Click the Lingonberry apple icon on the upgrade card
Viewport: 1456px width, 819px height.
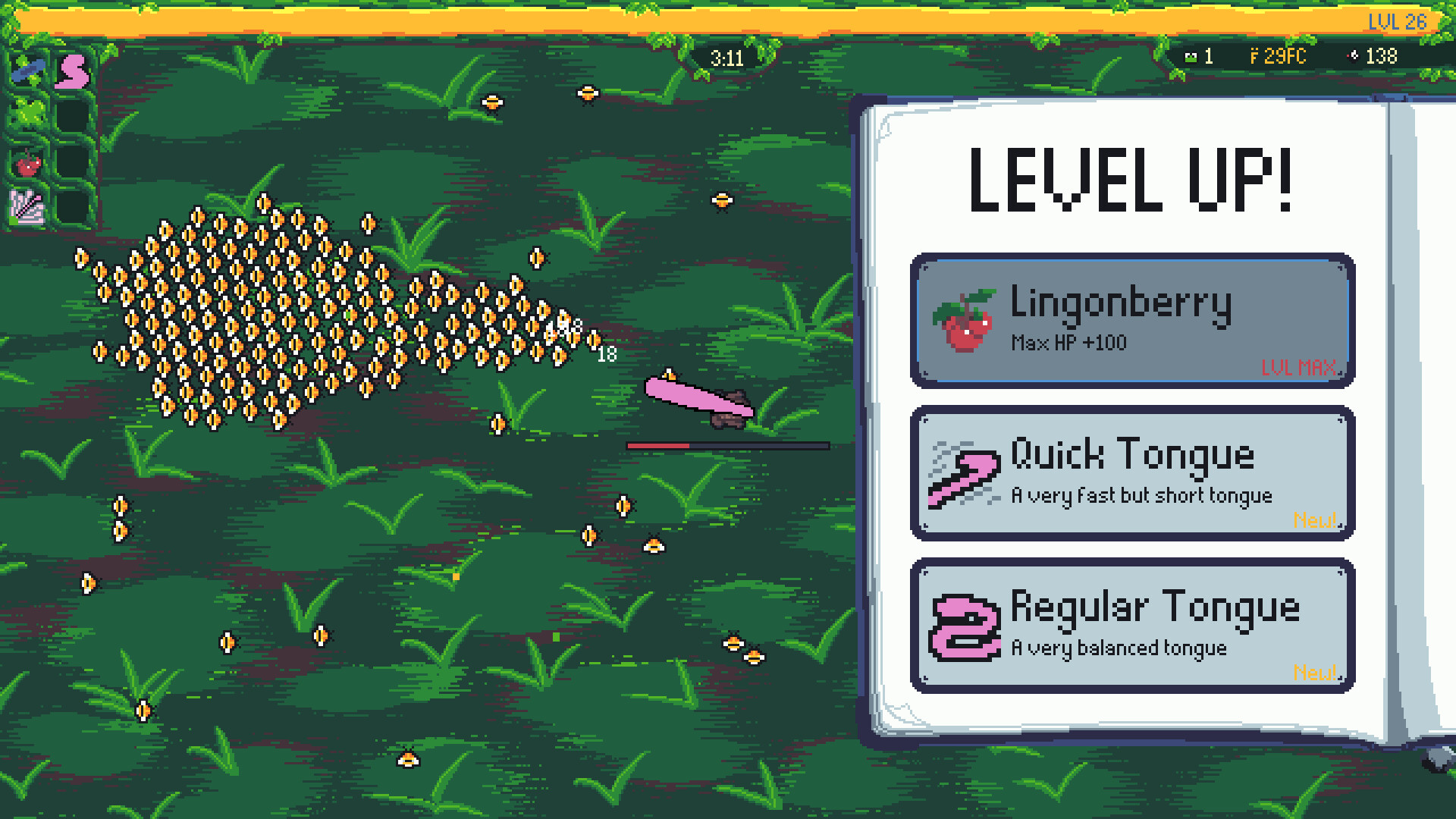coord(964,317)
